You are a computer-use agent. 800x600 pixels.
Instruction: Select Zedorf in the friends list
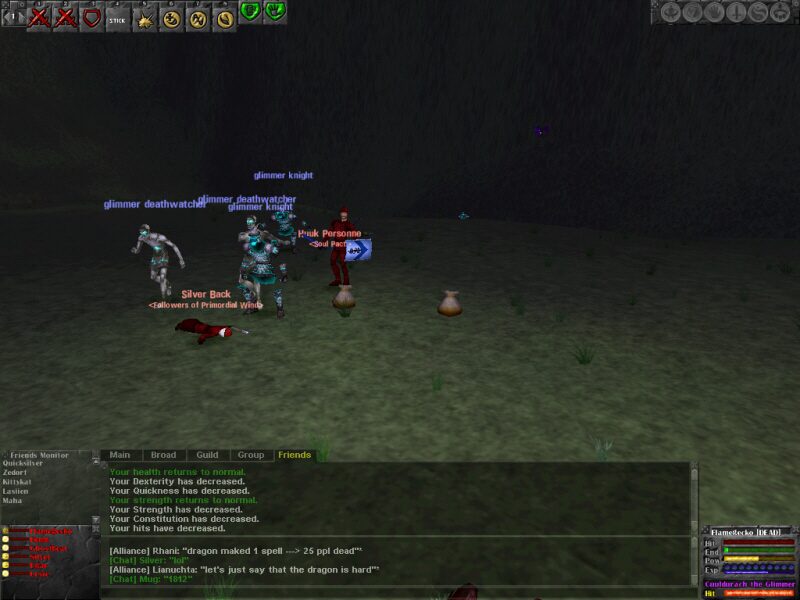pos(15,472)
